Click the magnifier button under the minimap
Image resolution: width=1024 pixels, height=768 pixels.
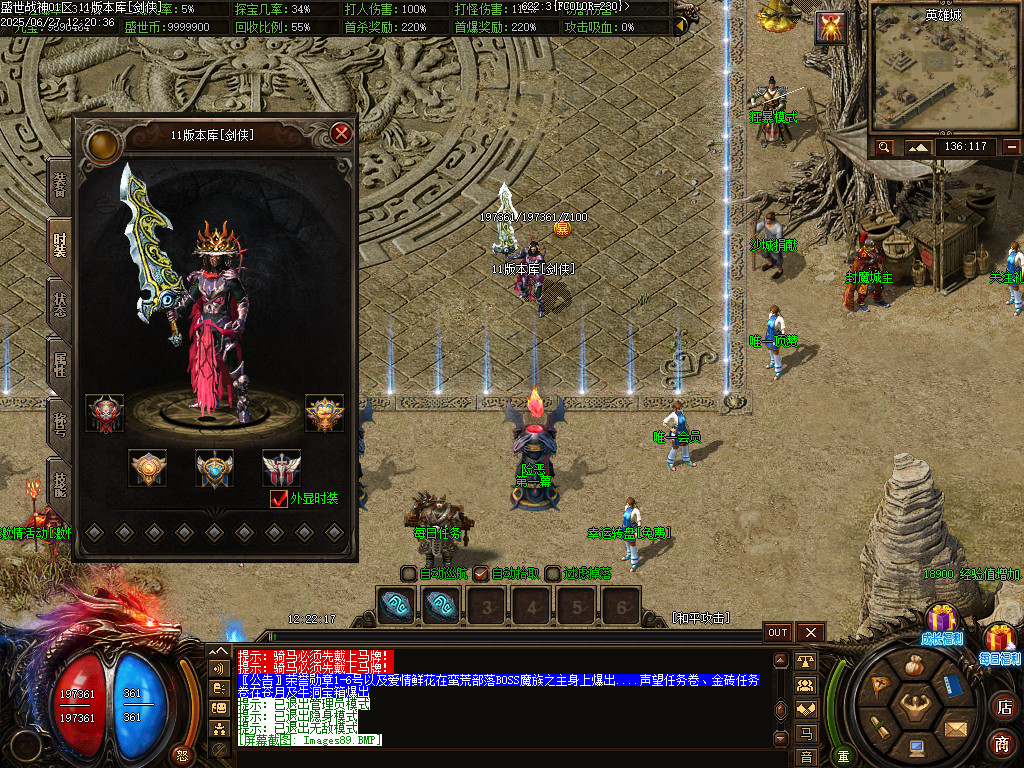click(x=884, y=147)
